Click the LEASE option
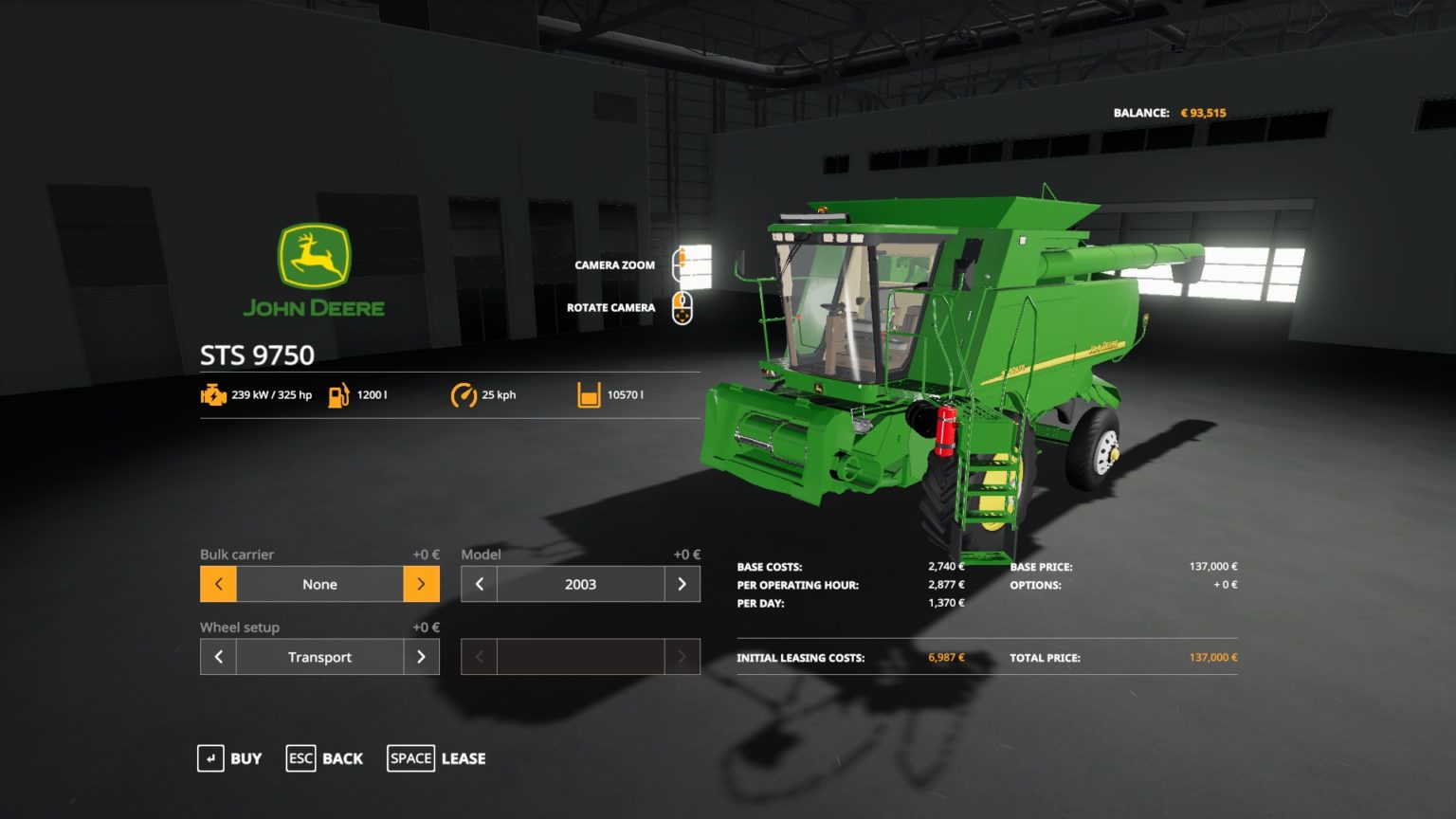The width and height of the screenshot is (1456, 819). point(464,758)
